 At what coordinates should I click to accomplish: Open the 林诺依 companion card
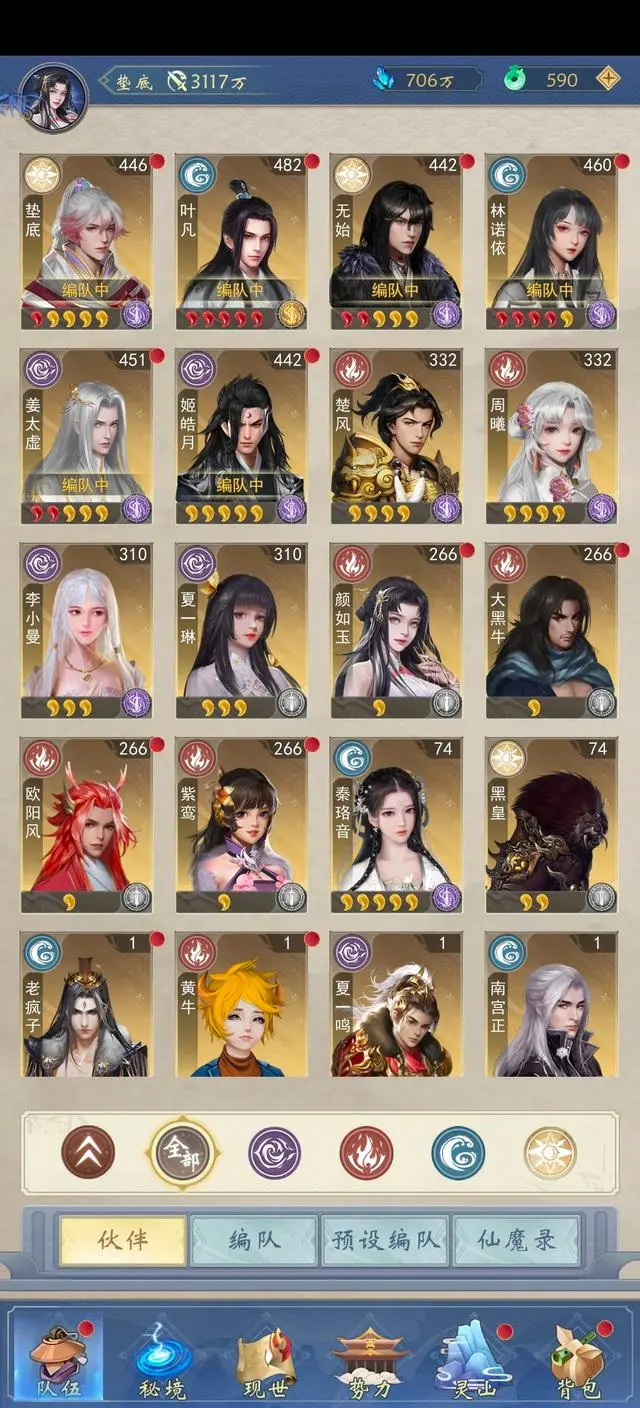pos(551,241)
